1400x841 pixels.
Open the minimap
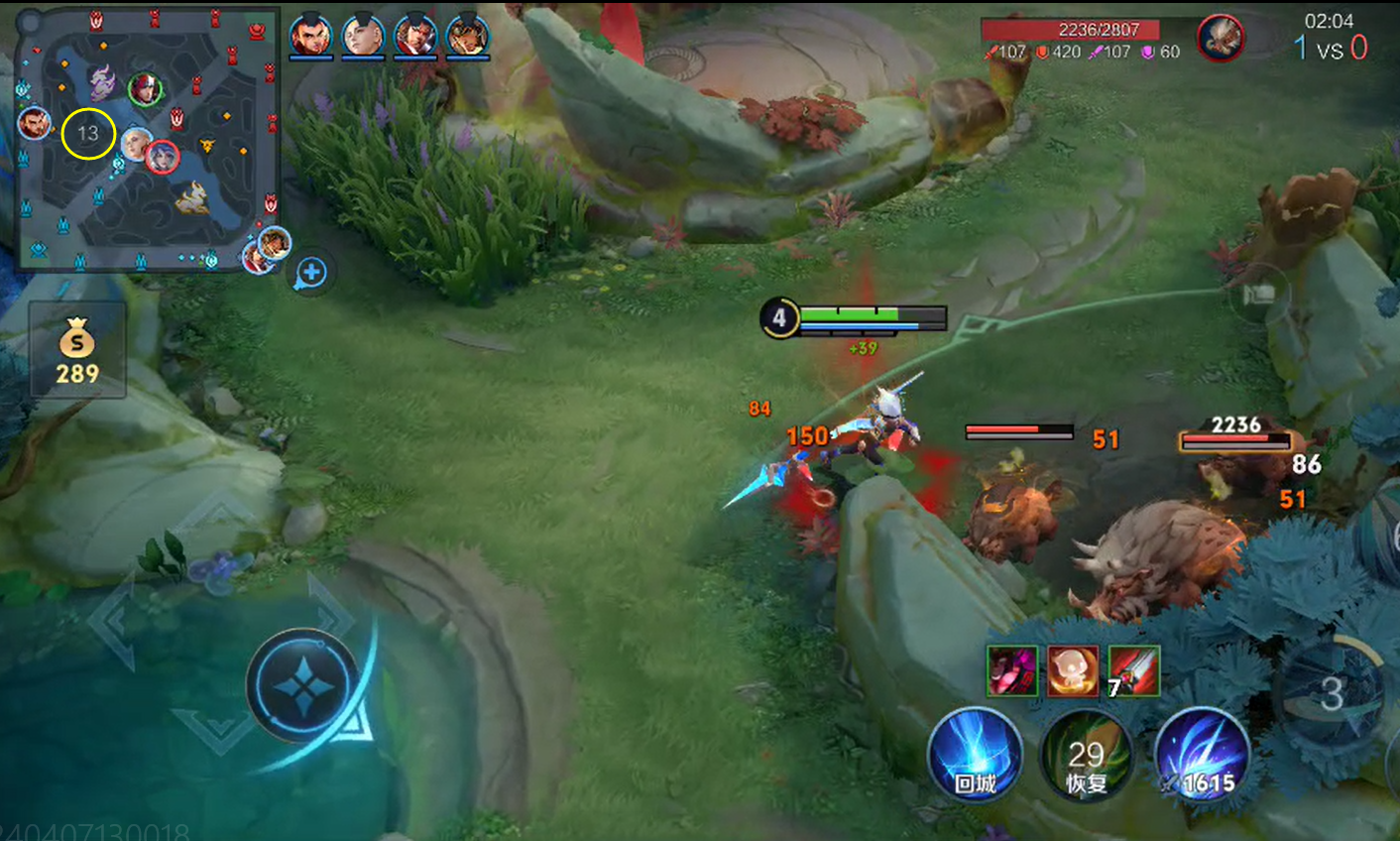[149, 139]
